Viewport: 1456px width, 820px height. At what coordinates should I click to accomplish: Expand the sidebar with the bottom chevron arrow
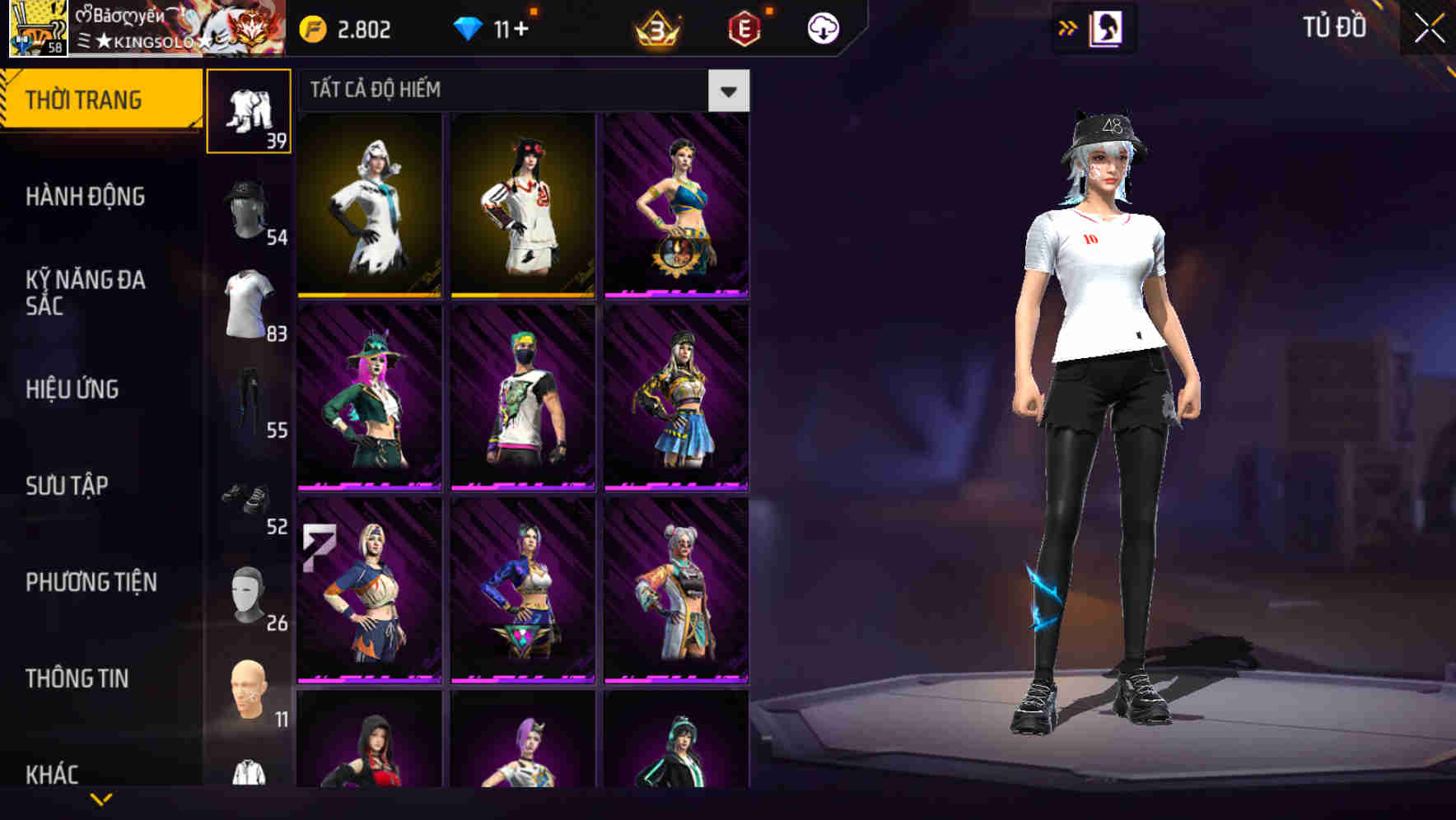(101, 799)
